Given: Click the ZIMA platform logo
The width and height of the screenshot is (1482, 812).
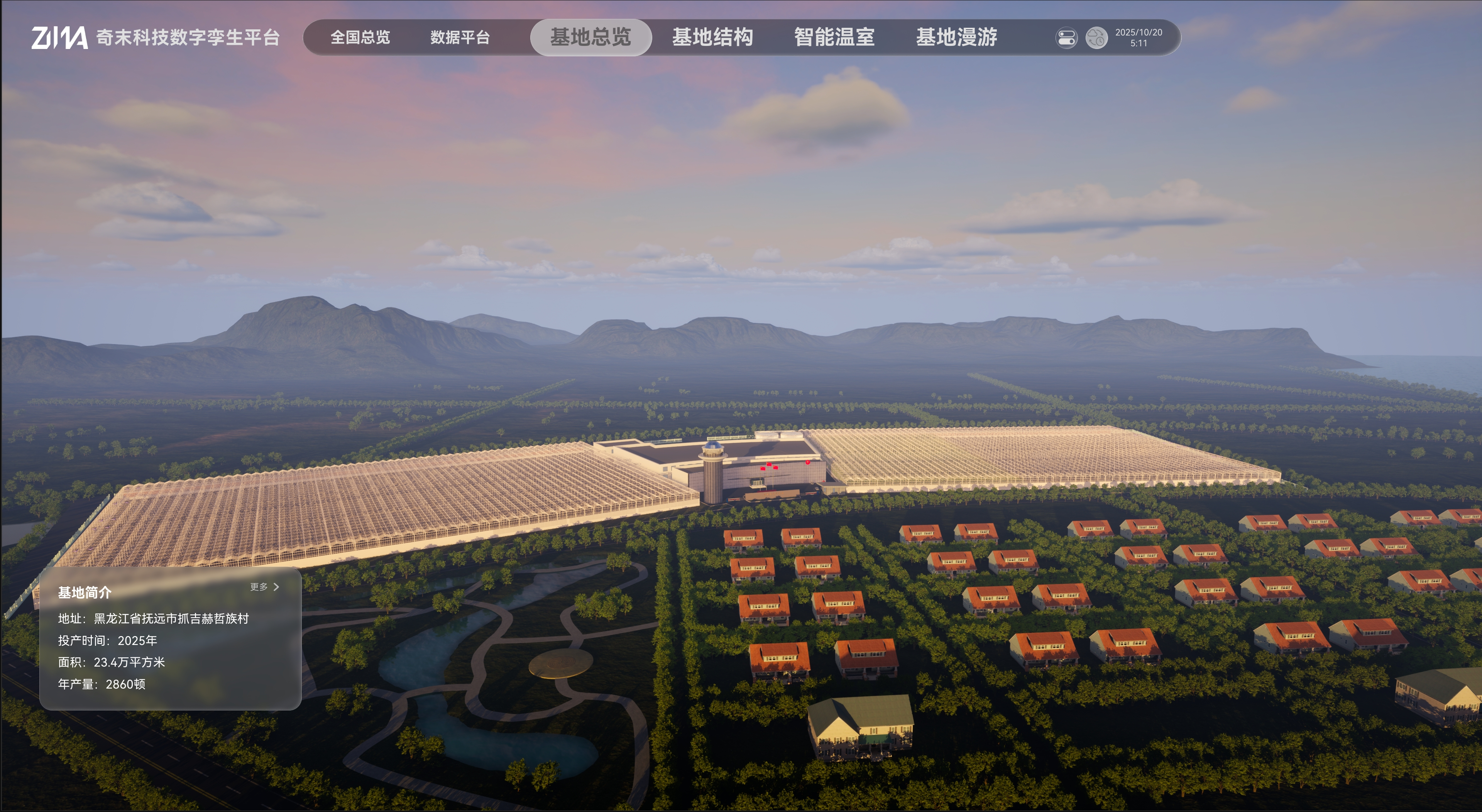Looking at the screenshot, I should pos(59,38).
